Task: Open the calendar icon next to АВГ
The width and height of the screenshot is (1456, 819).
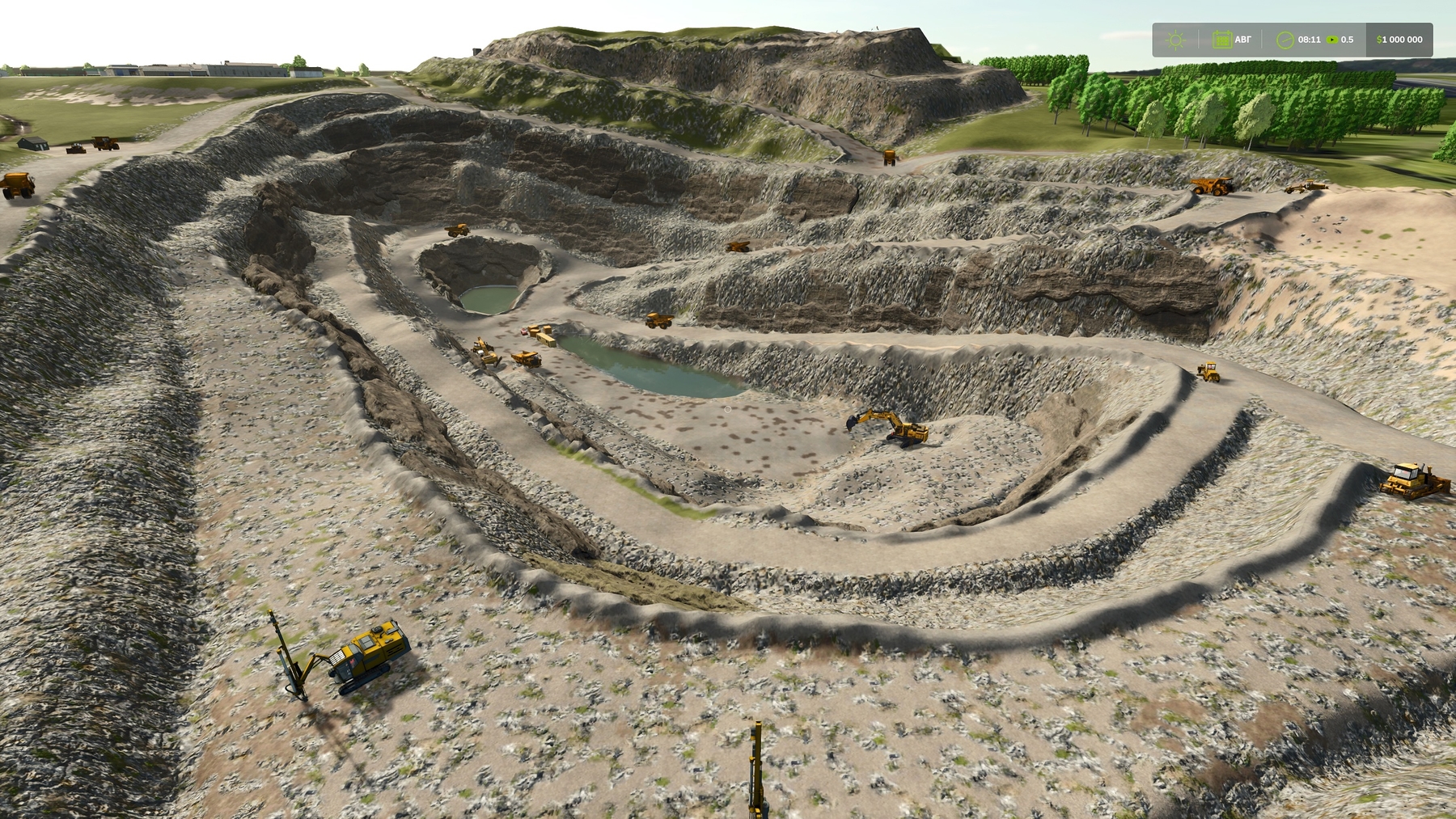Action: [1221, 39]
